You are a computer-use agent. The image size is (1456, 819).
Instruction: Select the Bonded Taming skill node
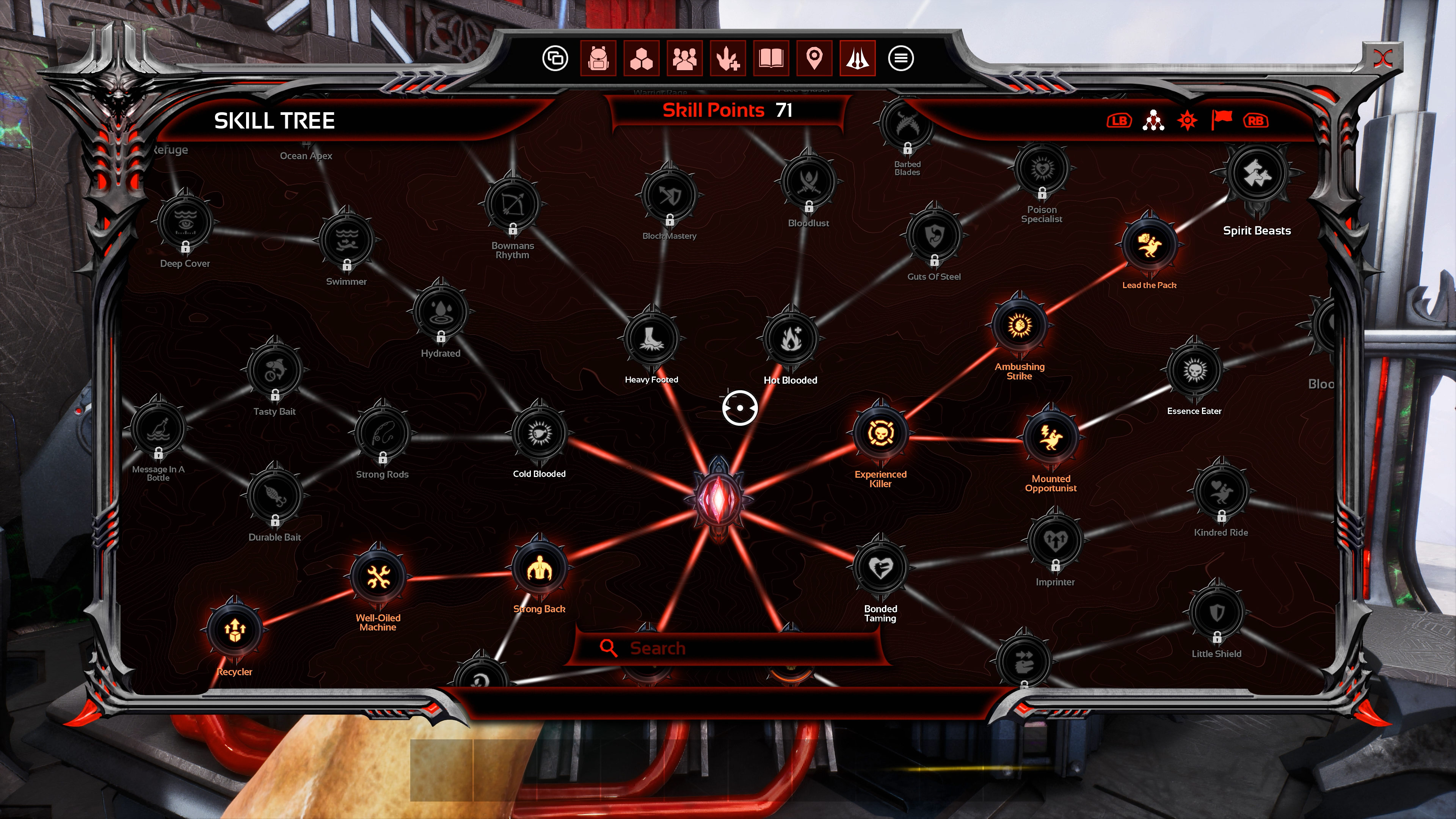click(x=880, y=568)
